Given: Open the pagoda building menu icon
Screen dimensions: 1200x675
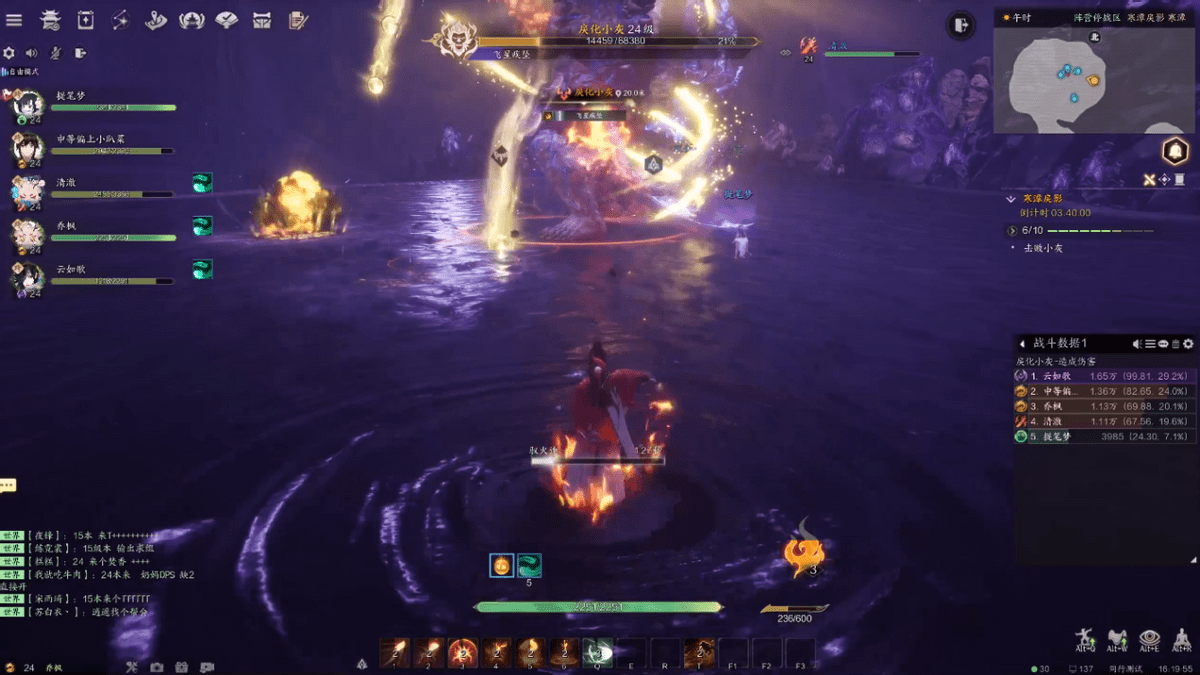Looking at the screenshot, I should tap(50, 20).
